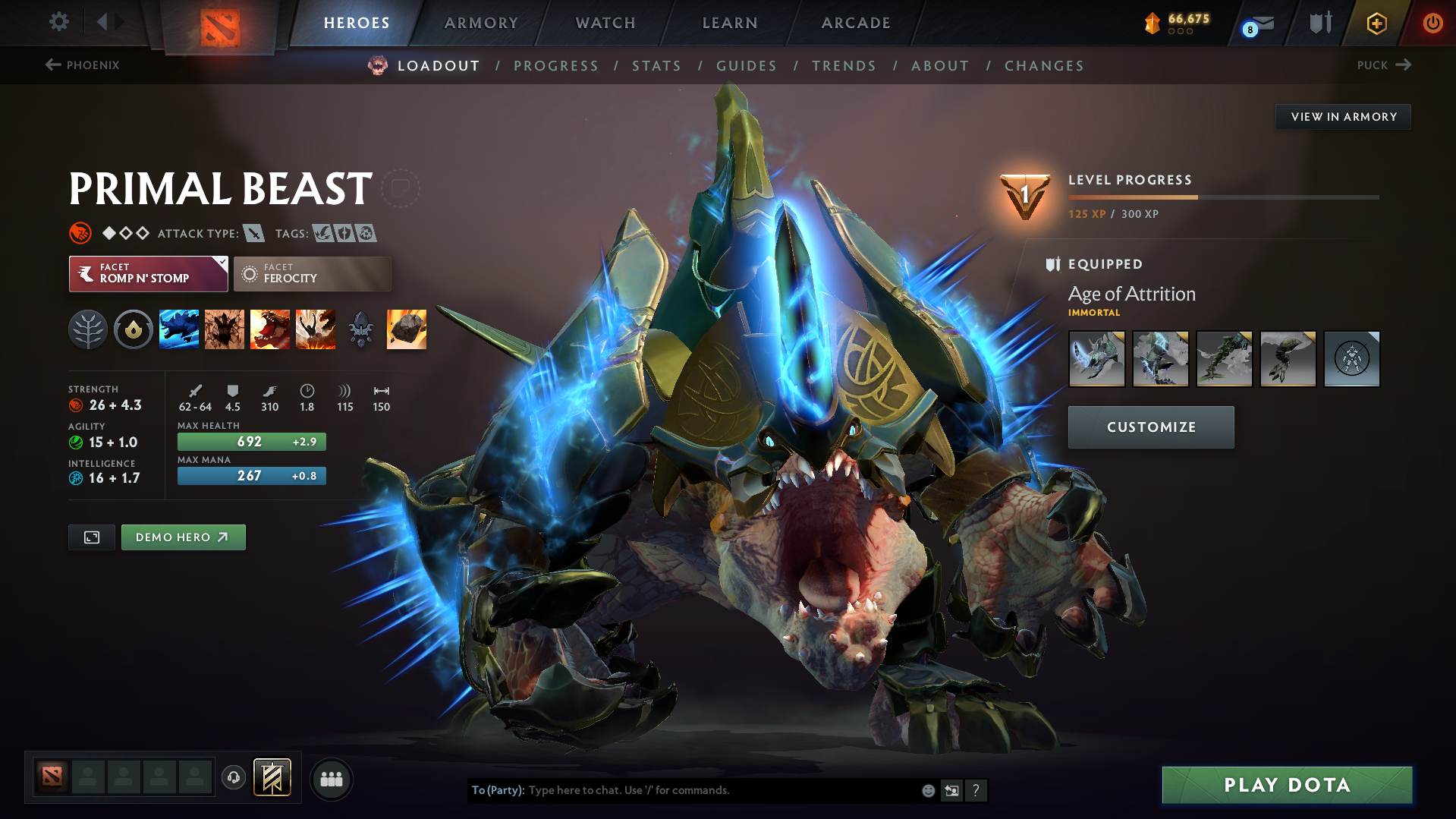Switch to the Guides tab
Image resolution: width=1456 pixels, height=819 pixels.
(746, 66)
